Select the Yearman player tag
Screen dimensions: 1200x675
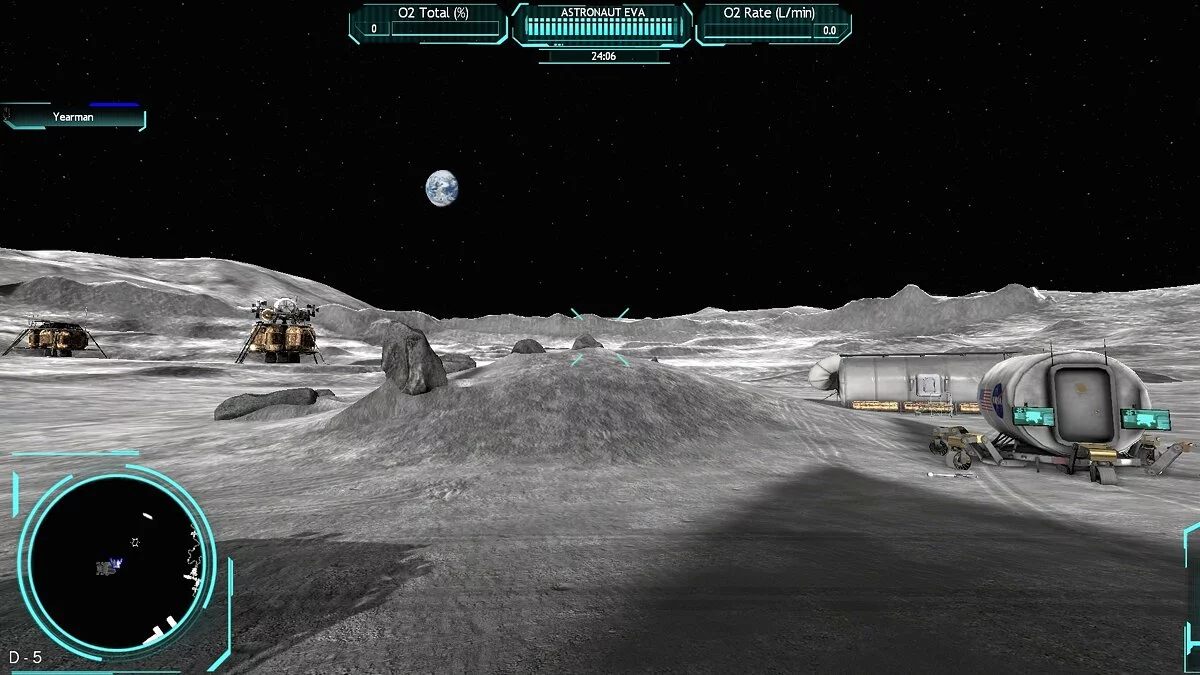point(74,117)
